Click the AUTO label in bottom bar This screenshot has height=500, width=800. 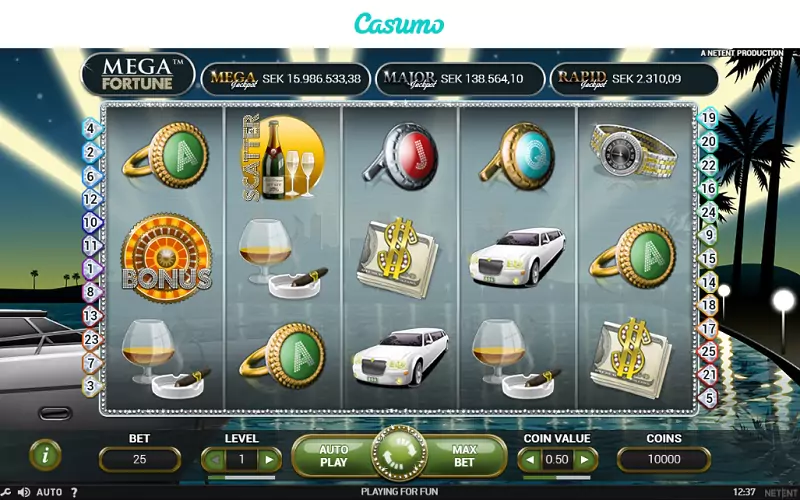tap(48, 492)
